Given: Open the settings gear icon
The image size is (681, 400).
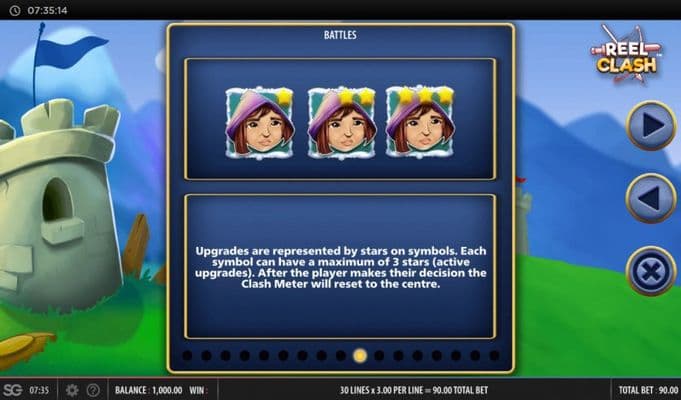Looking at the screenshot, I should coord(72,390).
